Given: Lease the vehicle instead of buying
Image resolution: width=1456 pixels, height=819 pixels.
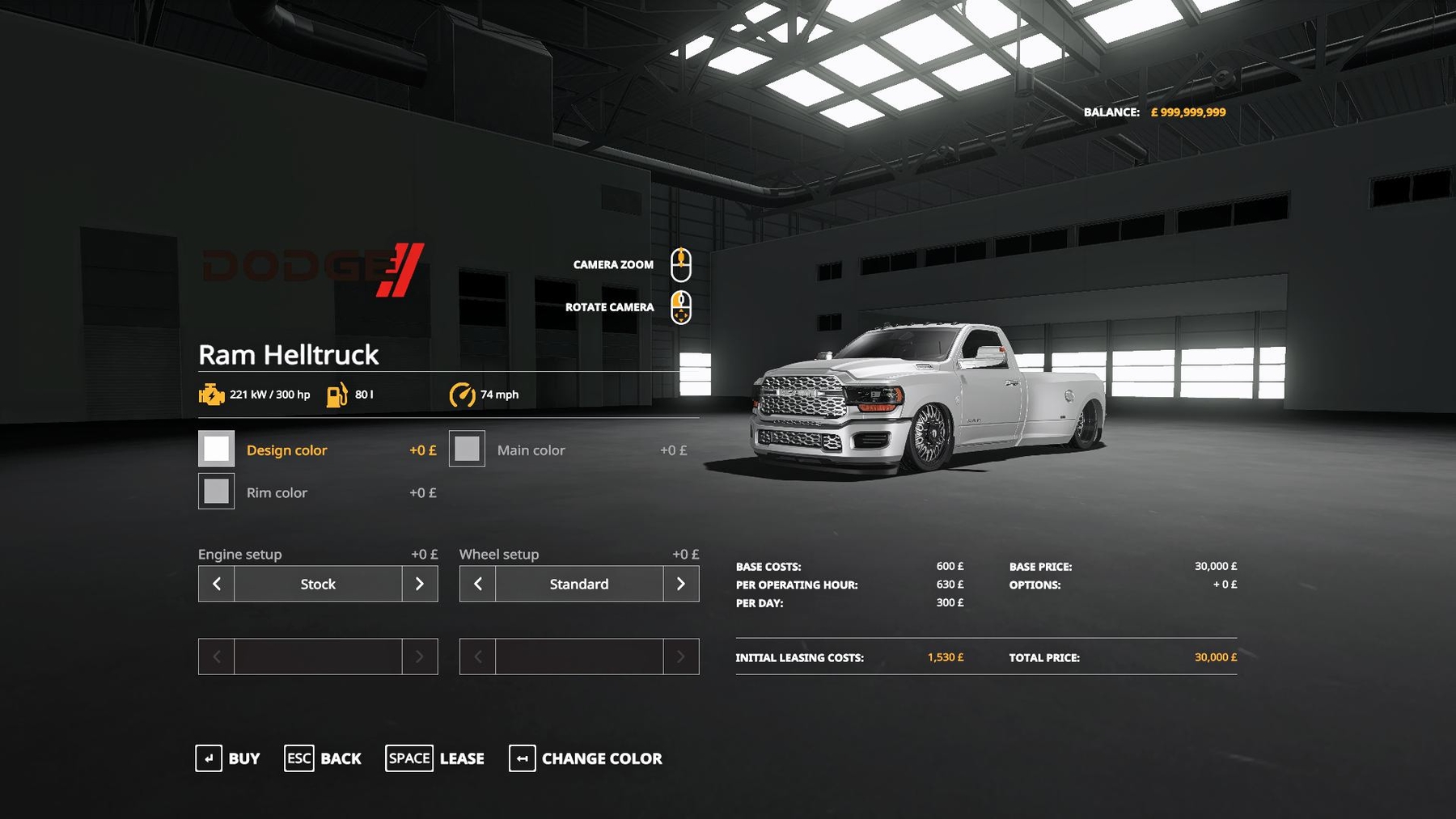Looking at the screenshot, I should pyautogui.click(x=435, y=758).
